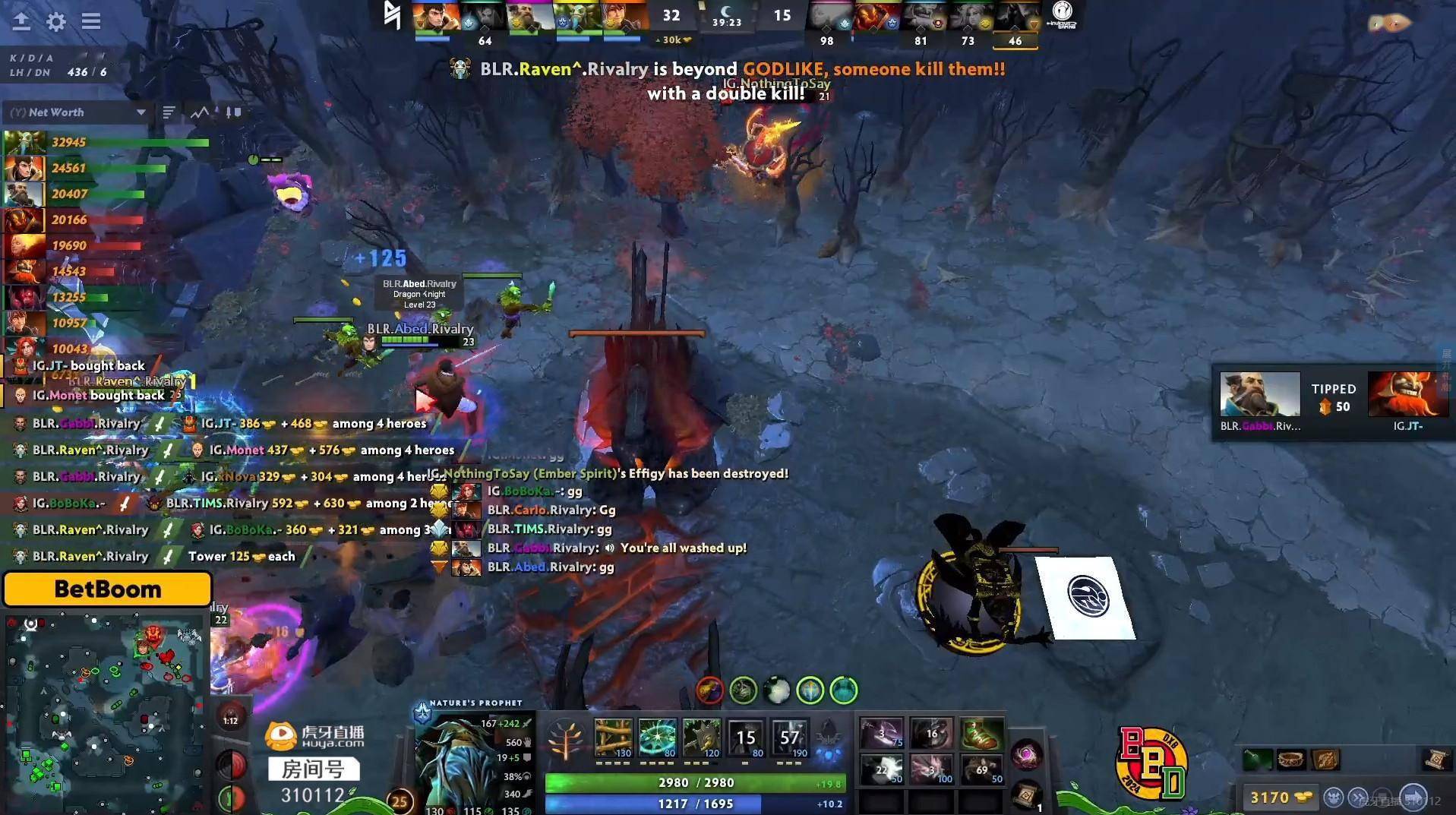Show the net worth graph view
Viewport: 1456px width, 815px height.
click(200, 112)
